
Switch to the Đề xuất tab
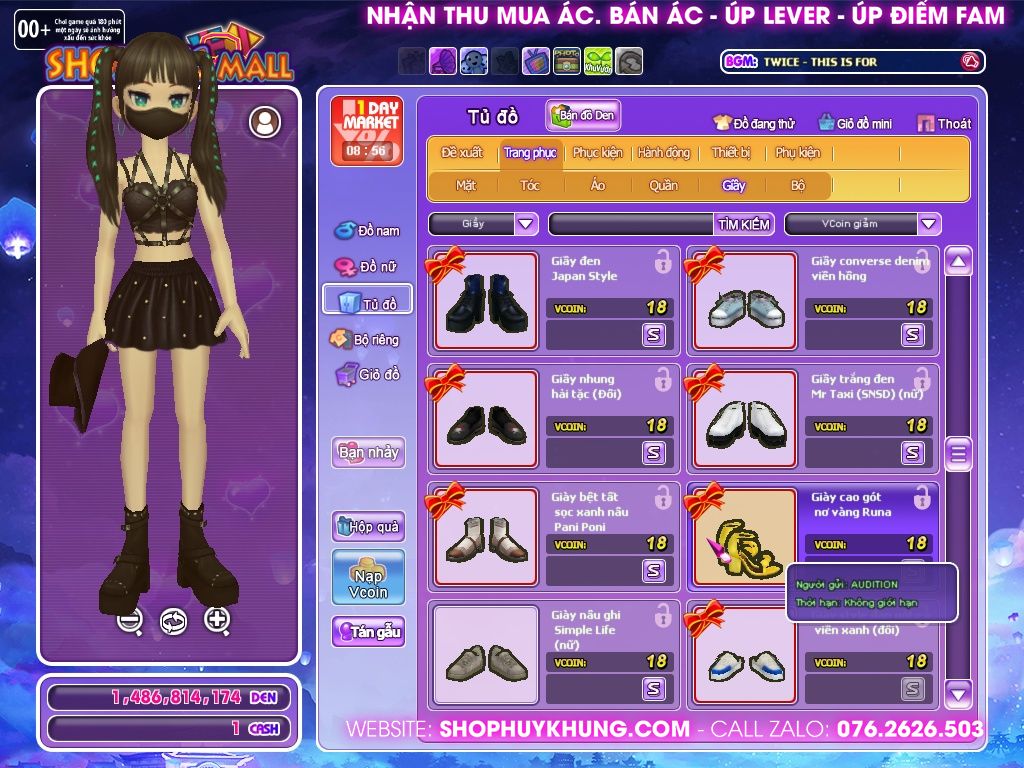462,153
